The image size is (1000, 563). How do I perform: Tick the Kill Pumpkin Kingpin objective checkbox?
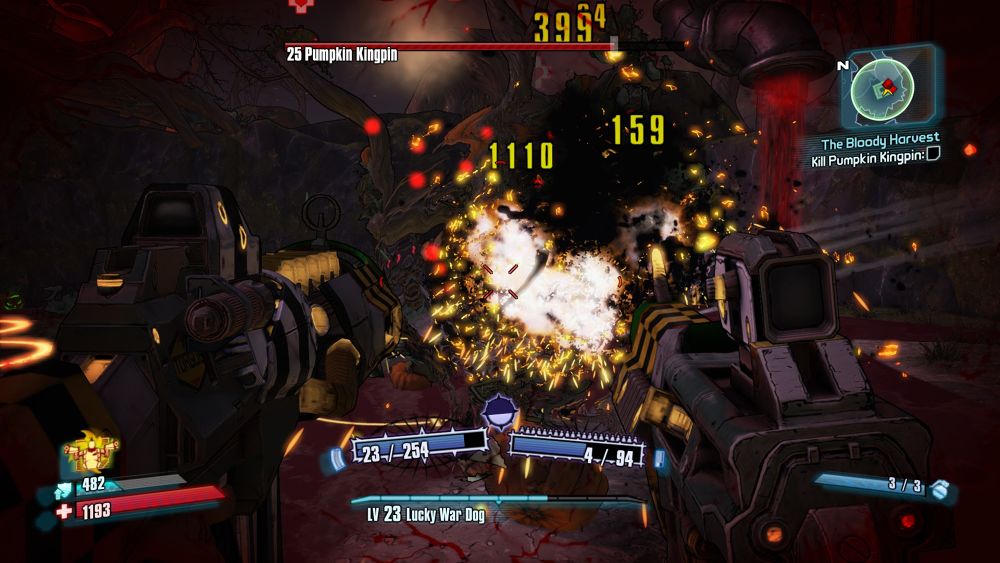click(x=933, y=154)
